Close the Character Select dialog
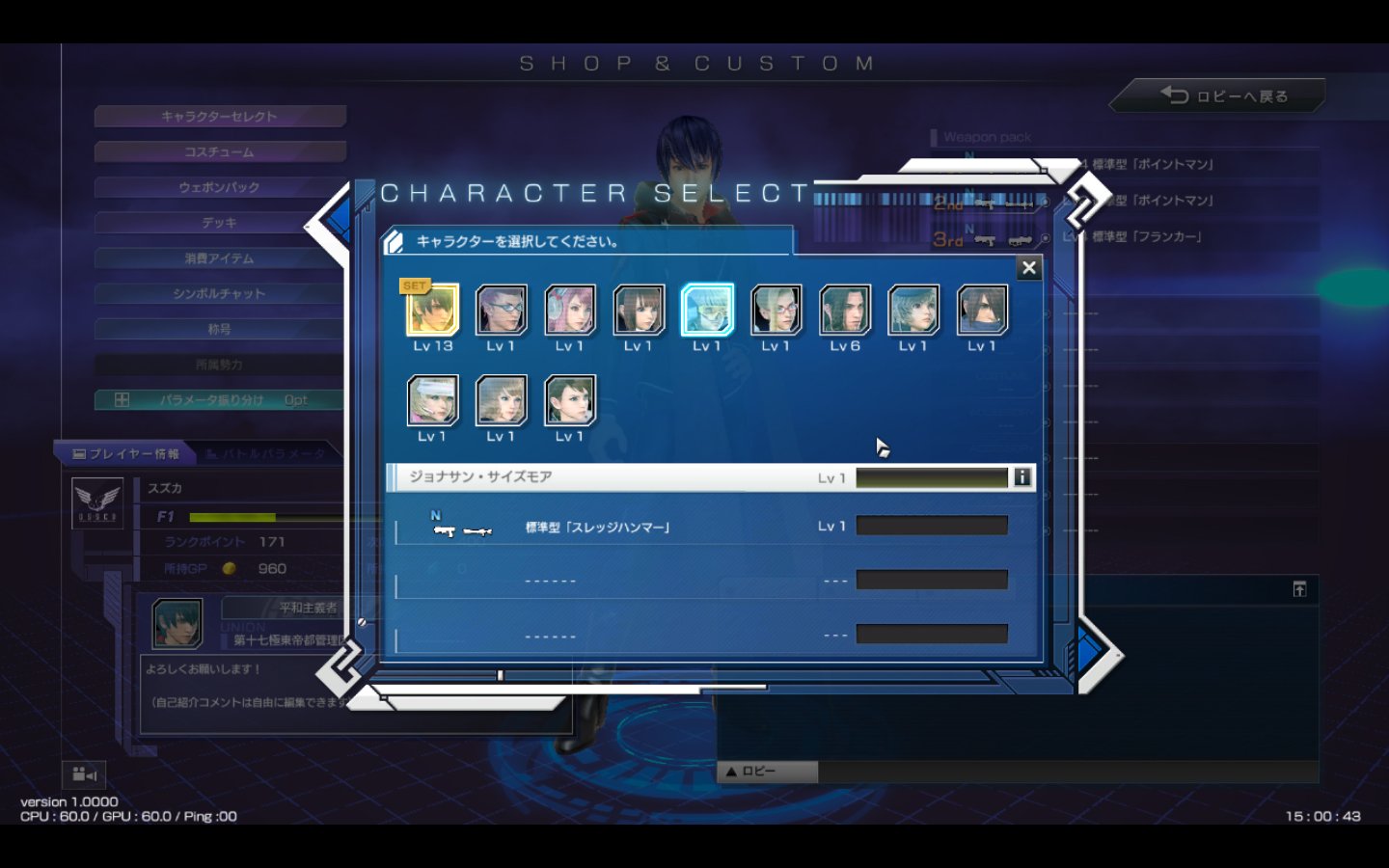Viewport: 1389px width, 868px height. pos(1029,268)
